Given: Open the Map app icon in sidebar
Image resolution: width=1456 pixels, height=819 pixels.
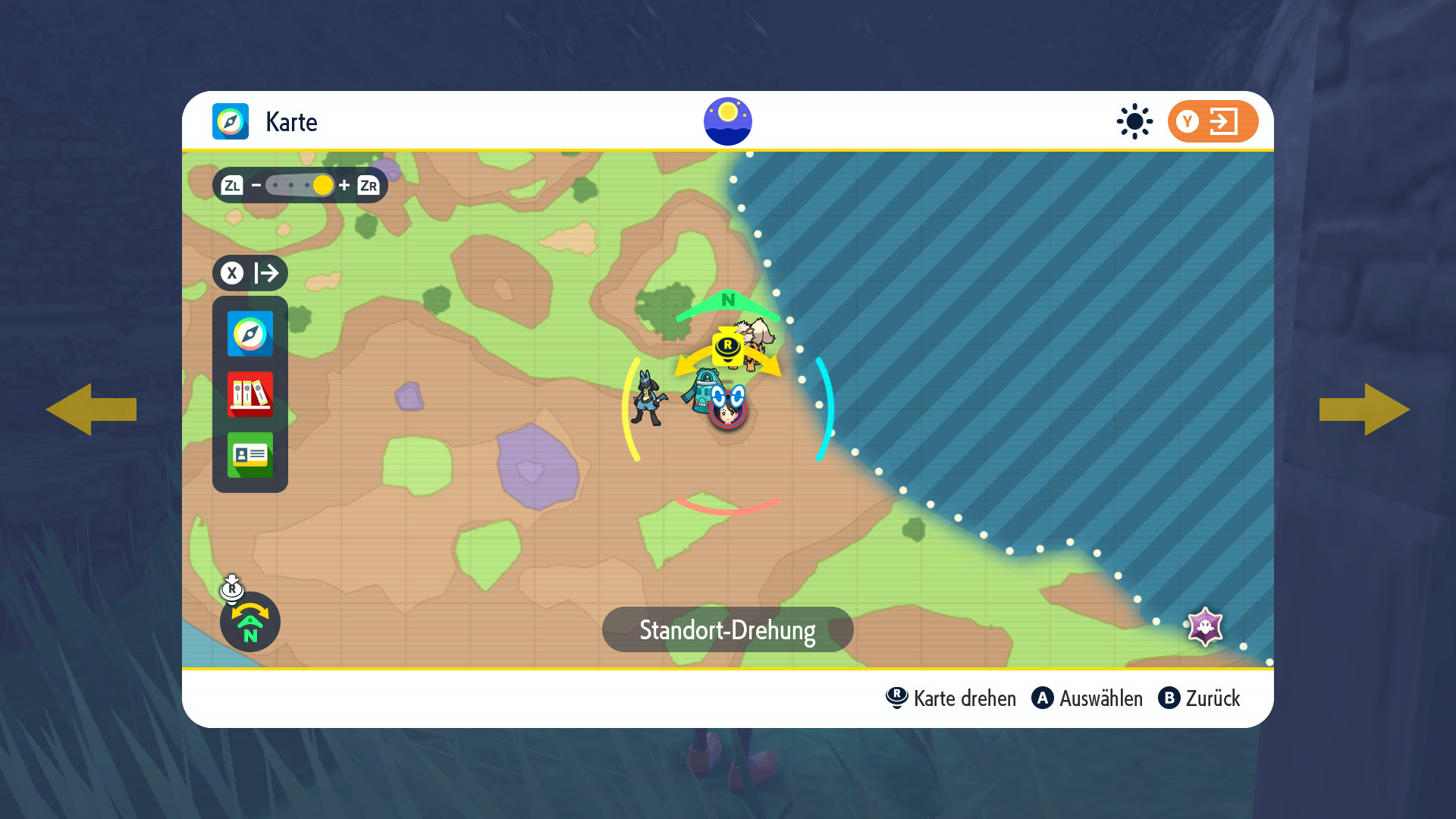Looking at the screenshot, I should pyautogui.click(x=250, y=334).
